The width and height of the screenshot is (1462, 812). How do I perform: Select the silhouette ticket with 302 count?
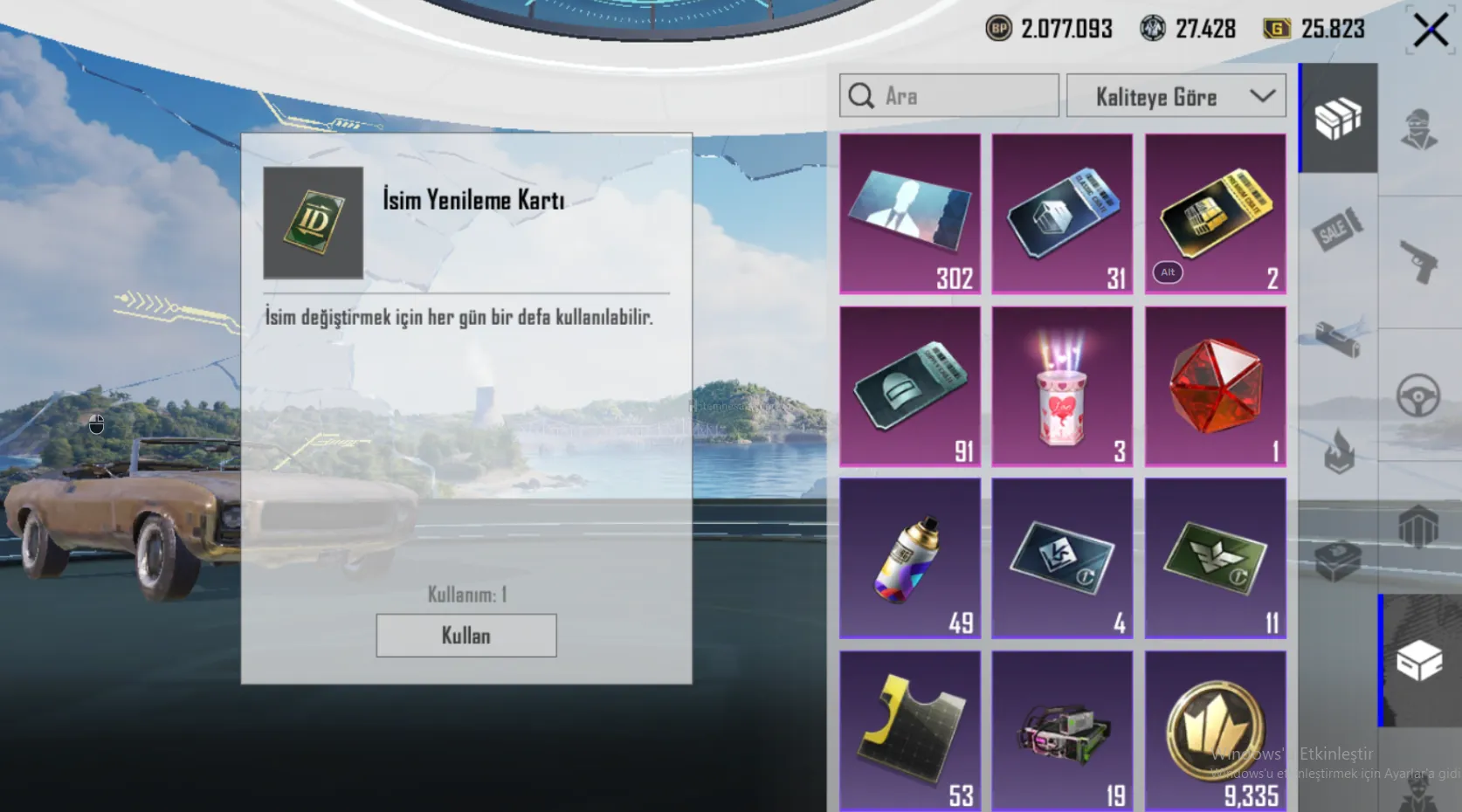tap(910, 213)
